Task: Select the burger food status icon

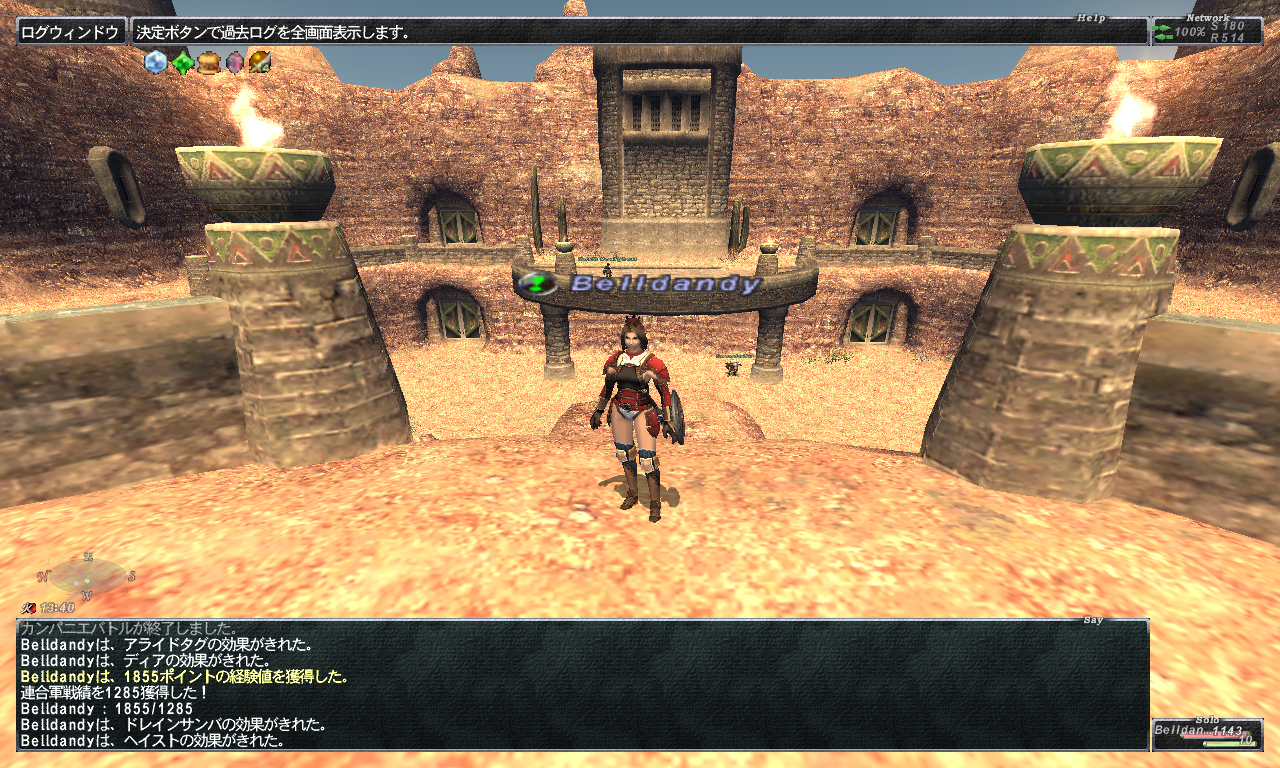Action: point(208,63)
